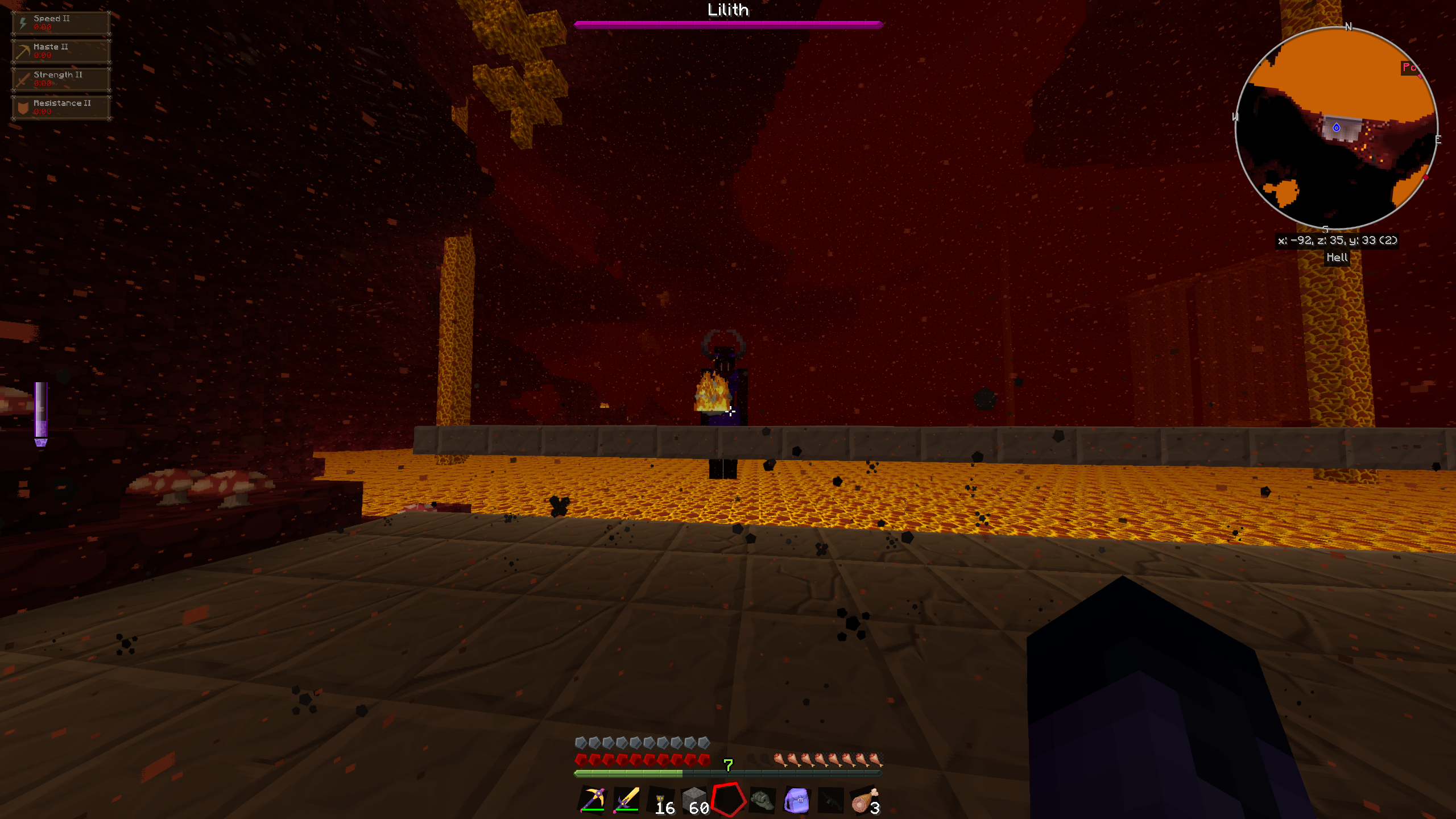Click the Strength II effect panel
Image resolution: width=1456 pixels, height=819 pixels.
pyautogui.click(x=61, y=79)
